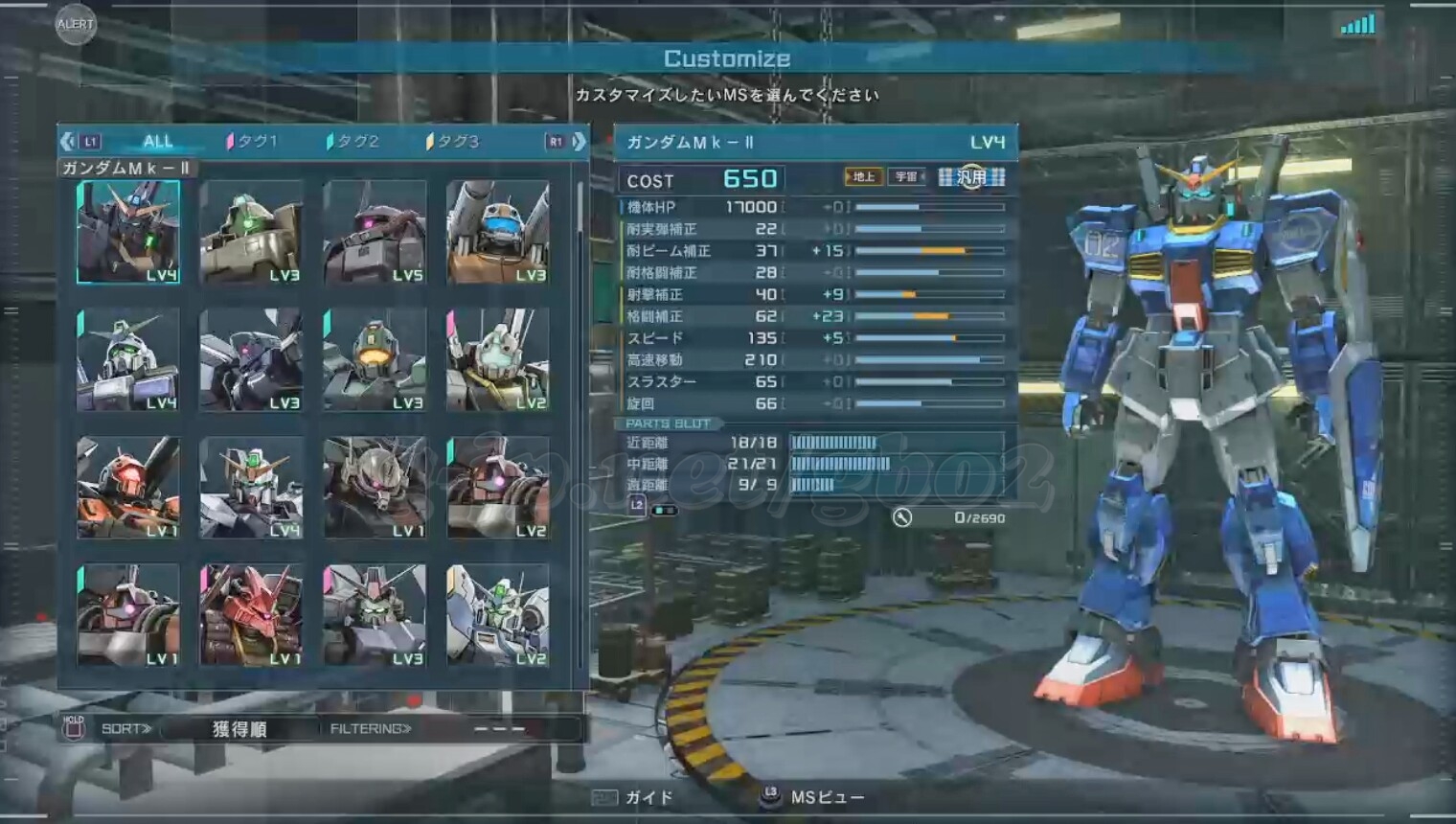Switch to the ALL tab
This screenshot has width=1456, height=824.
158,142
